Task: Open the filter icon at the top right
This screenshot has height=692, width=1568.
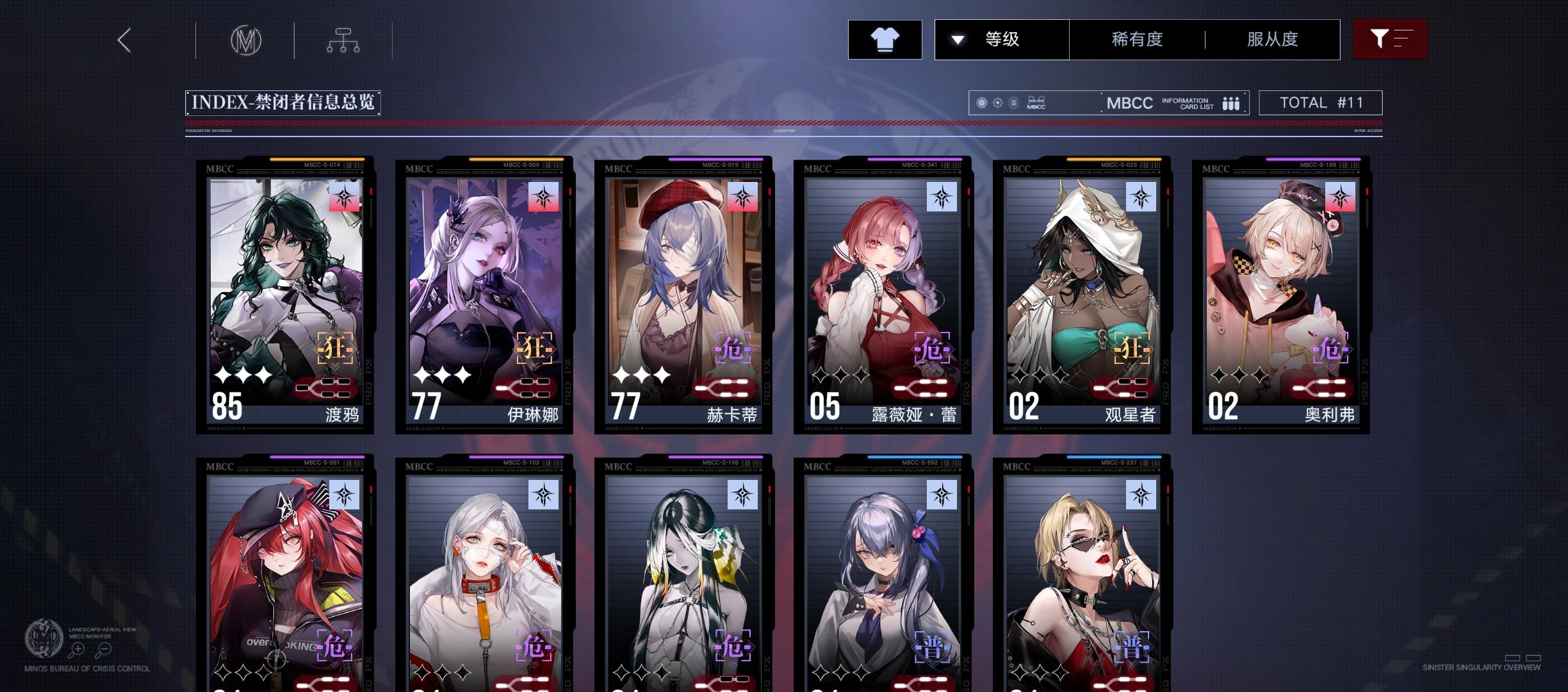Action: 1389,39
